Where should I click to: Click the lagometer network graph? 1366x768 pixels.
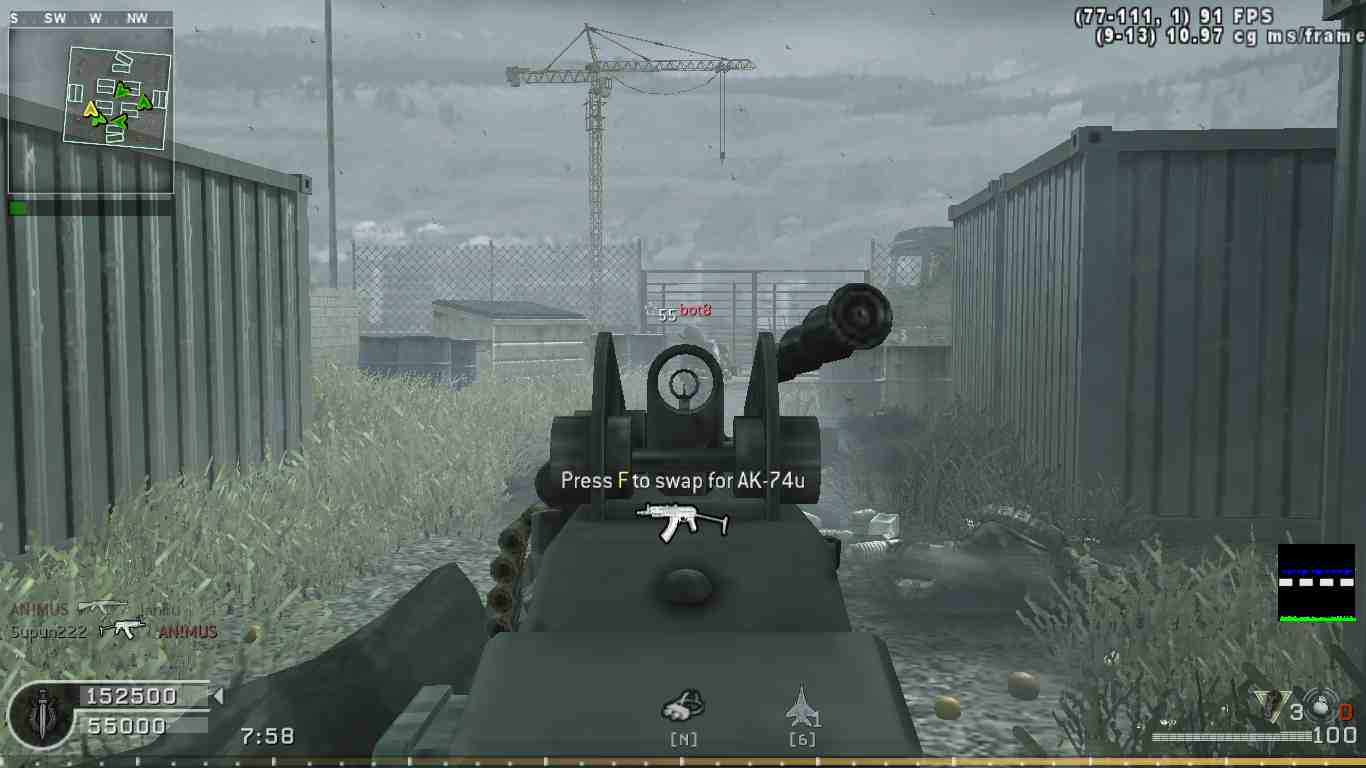[1316, 583]
